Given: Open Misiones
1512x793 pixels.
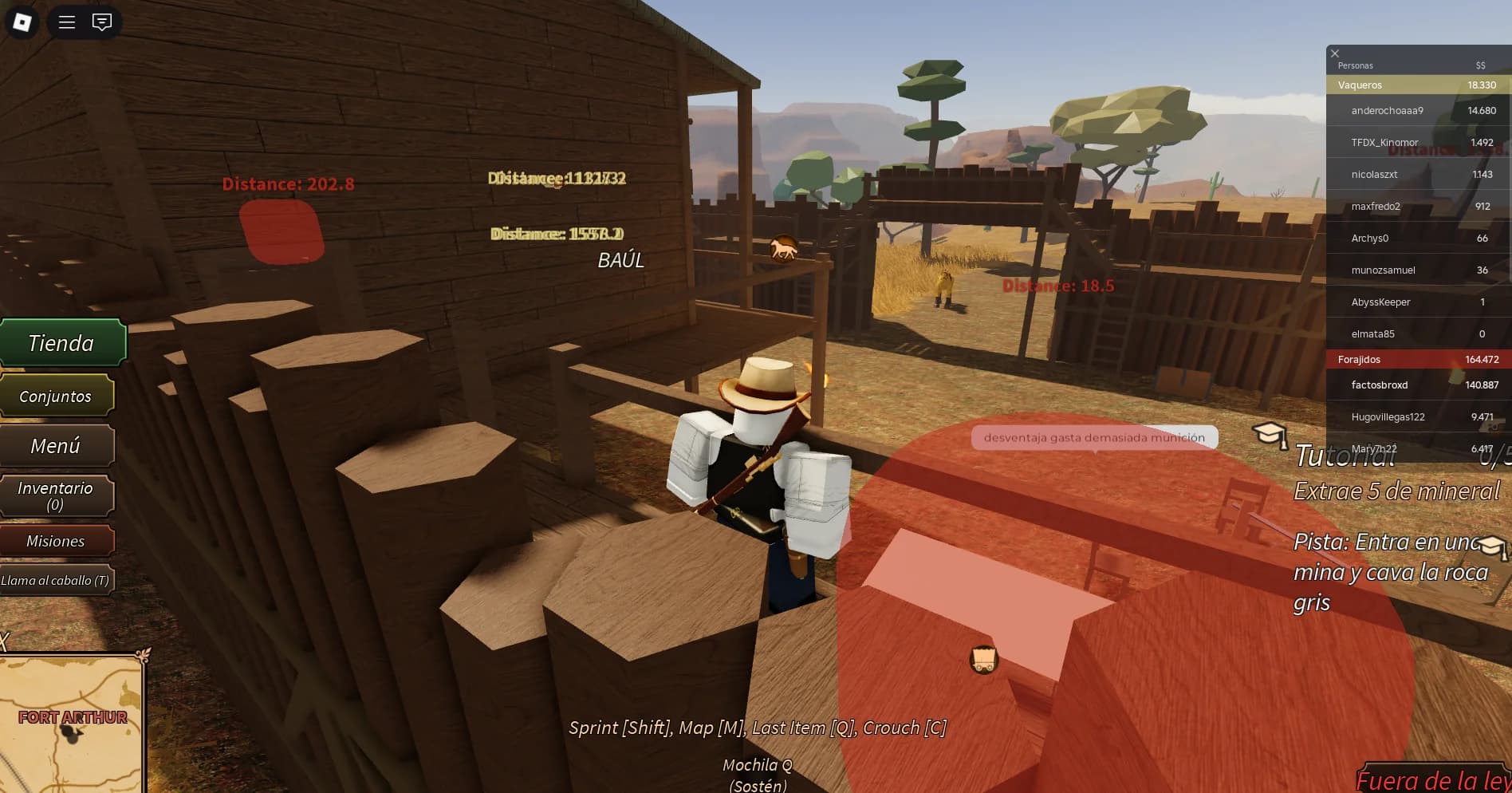Looking at the screenshot, I should (57, 540).
